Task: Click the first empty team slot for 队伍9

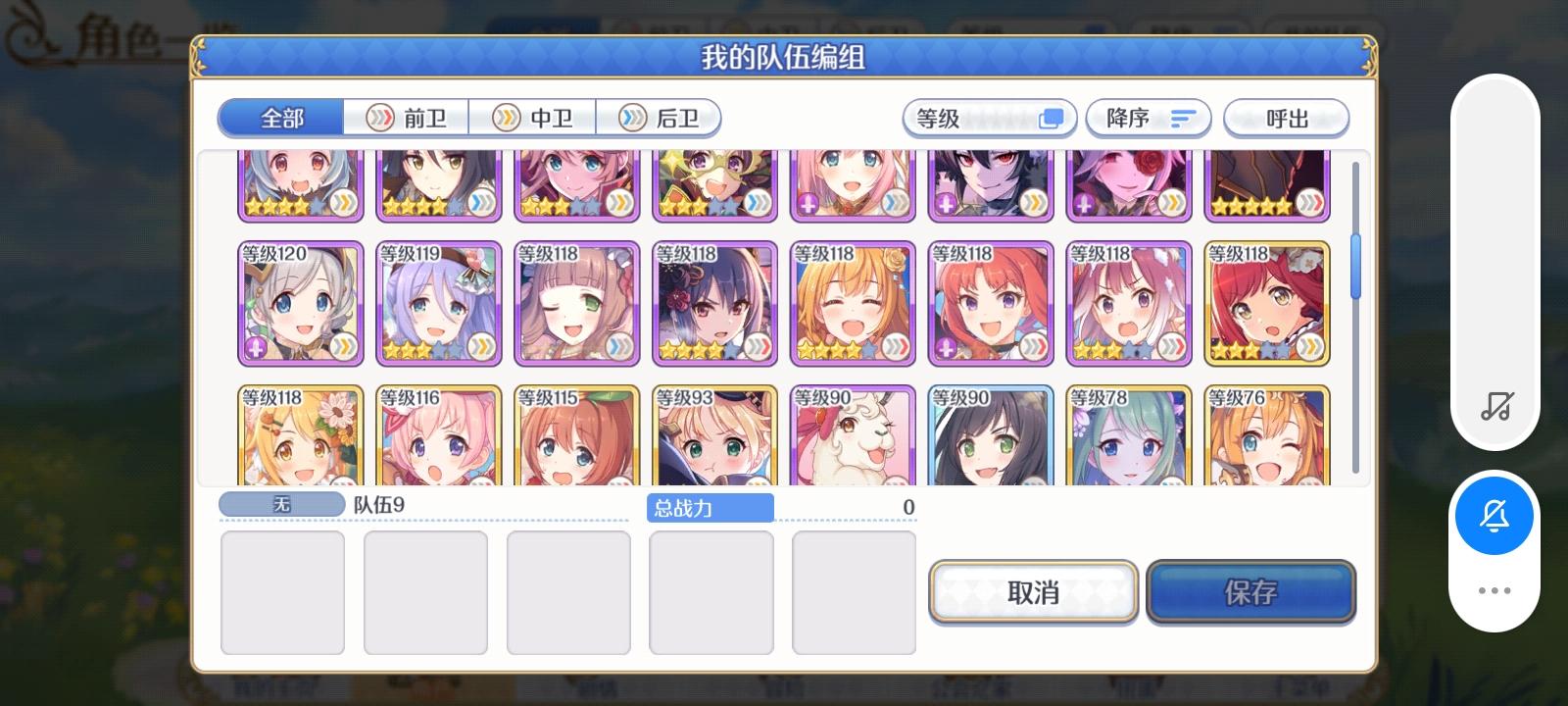Action: (x=282, y=593)
